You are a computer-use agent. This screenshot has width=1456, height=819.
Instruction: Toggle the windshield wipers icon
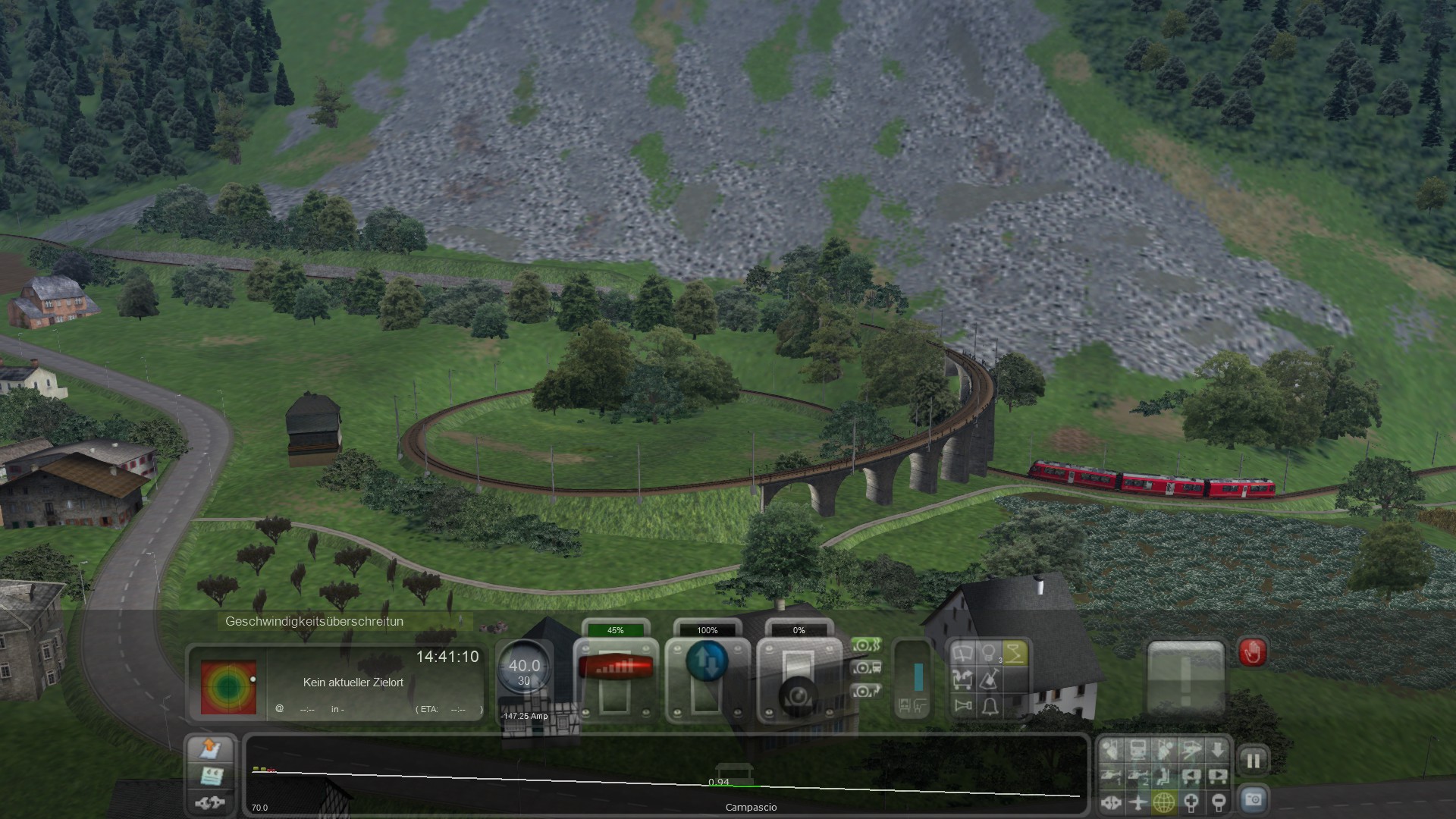coord(963,654)
